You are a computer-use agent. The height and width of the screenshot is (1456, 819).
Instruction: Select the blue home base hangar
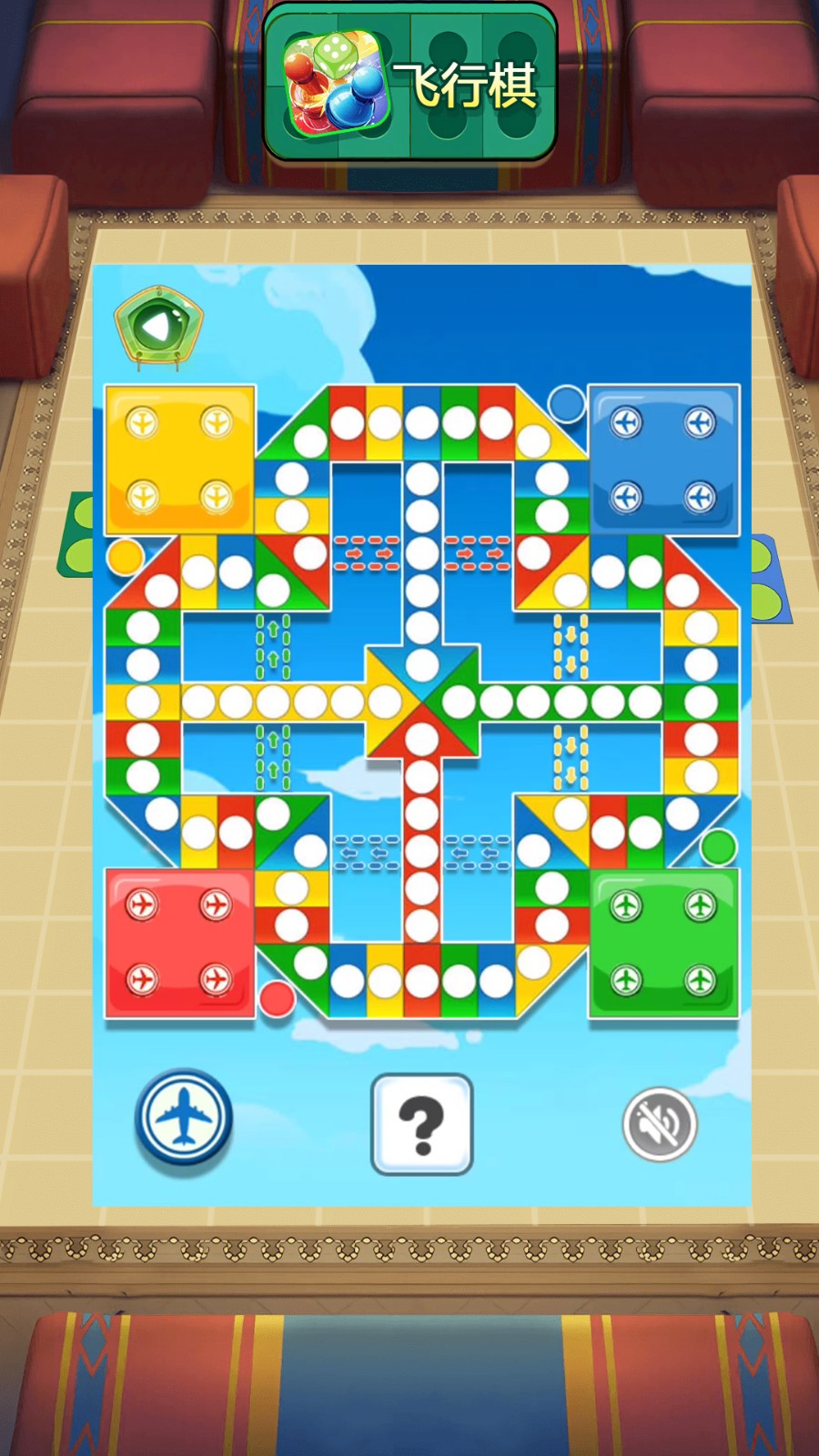coord(663,460)
